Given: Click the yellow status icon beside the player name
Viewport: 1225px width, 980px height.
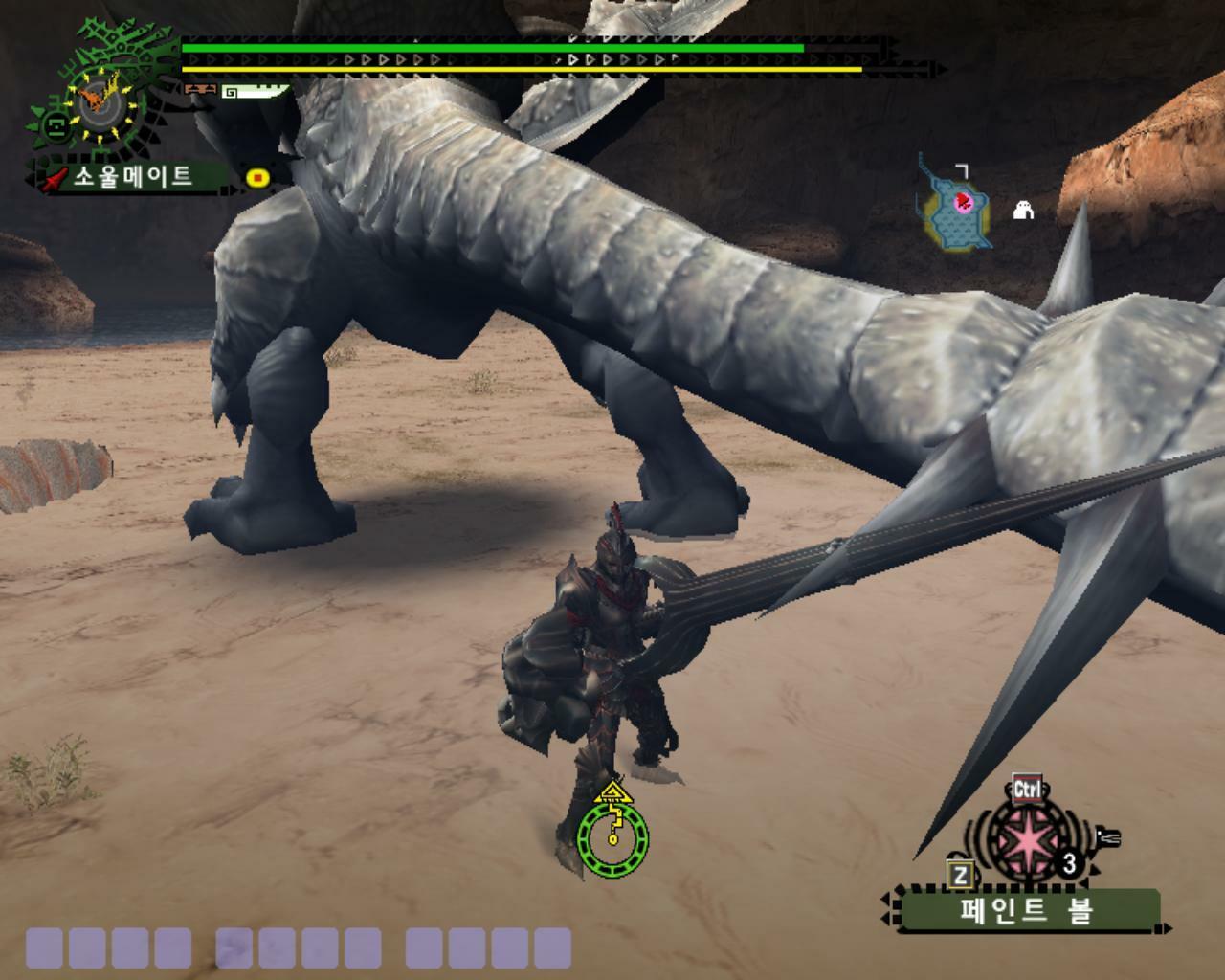Looking at the screenshot, I should pos(257,178).
